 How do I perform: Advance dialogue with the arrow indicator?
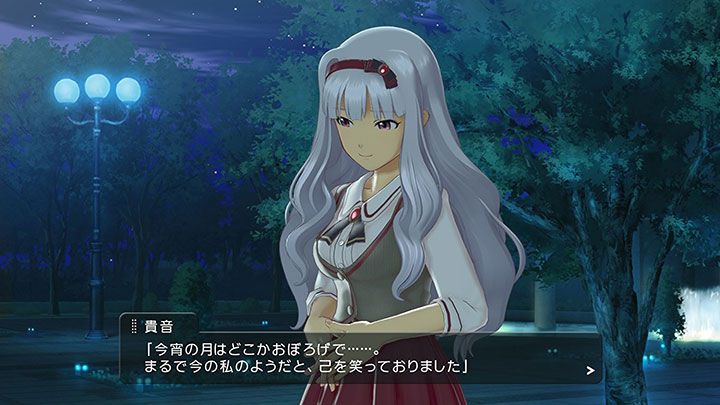click(591, 370)
